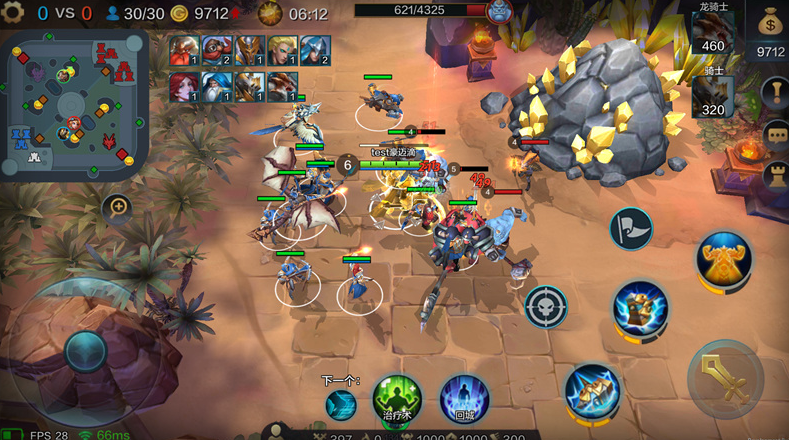The height and width of the screenshot is (440, 789).
Task: Select the white-bearded wizard hero portrait
Action: tap(217, 85)
